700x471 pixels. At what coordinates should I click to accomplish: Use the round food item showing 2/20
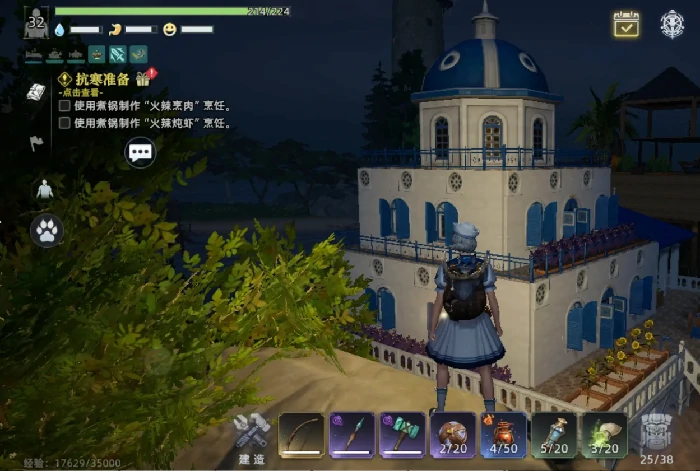(453, 435)
